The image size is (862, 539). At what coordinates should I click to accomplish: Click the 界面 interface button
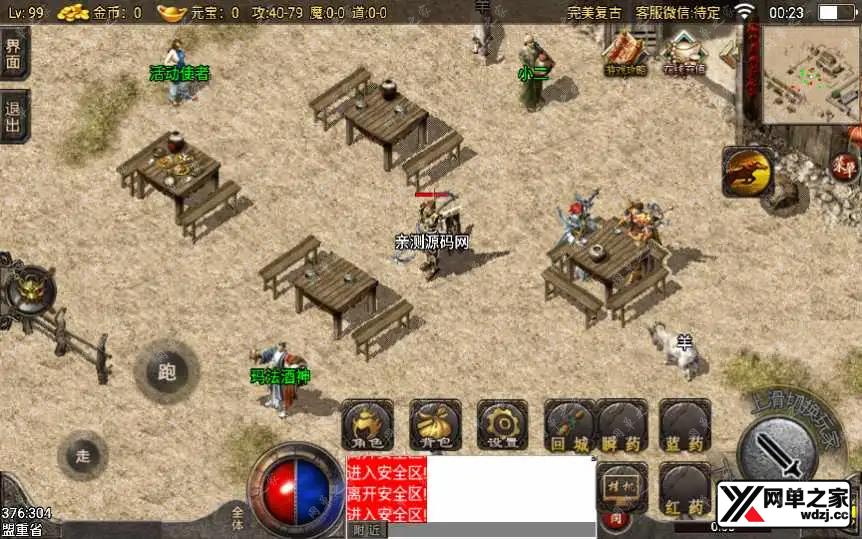pyautogui.click(x=13, y=54)
